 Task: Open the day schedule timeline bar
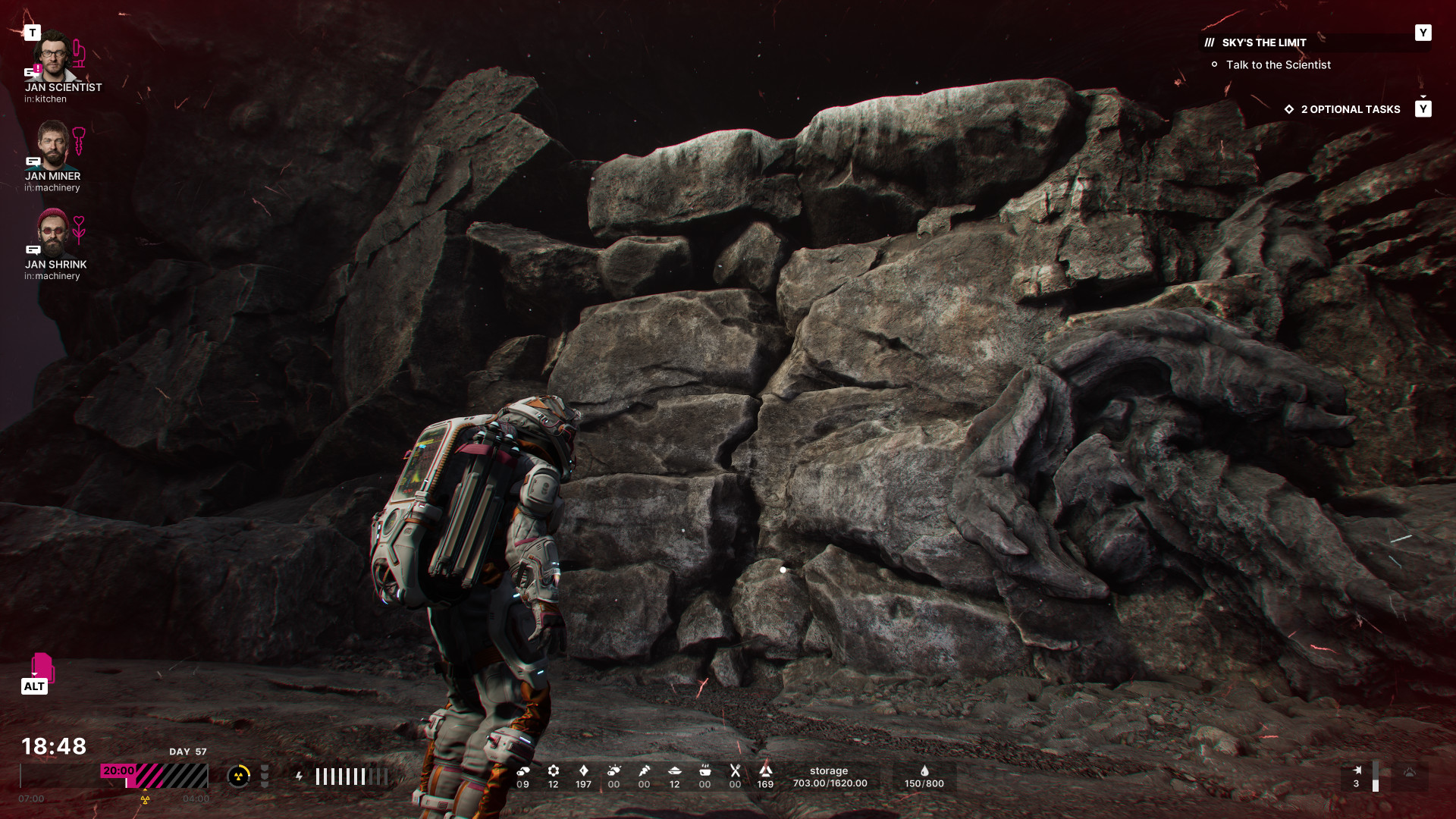pos(114,777)
